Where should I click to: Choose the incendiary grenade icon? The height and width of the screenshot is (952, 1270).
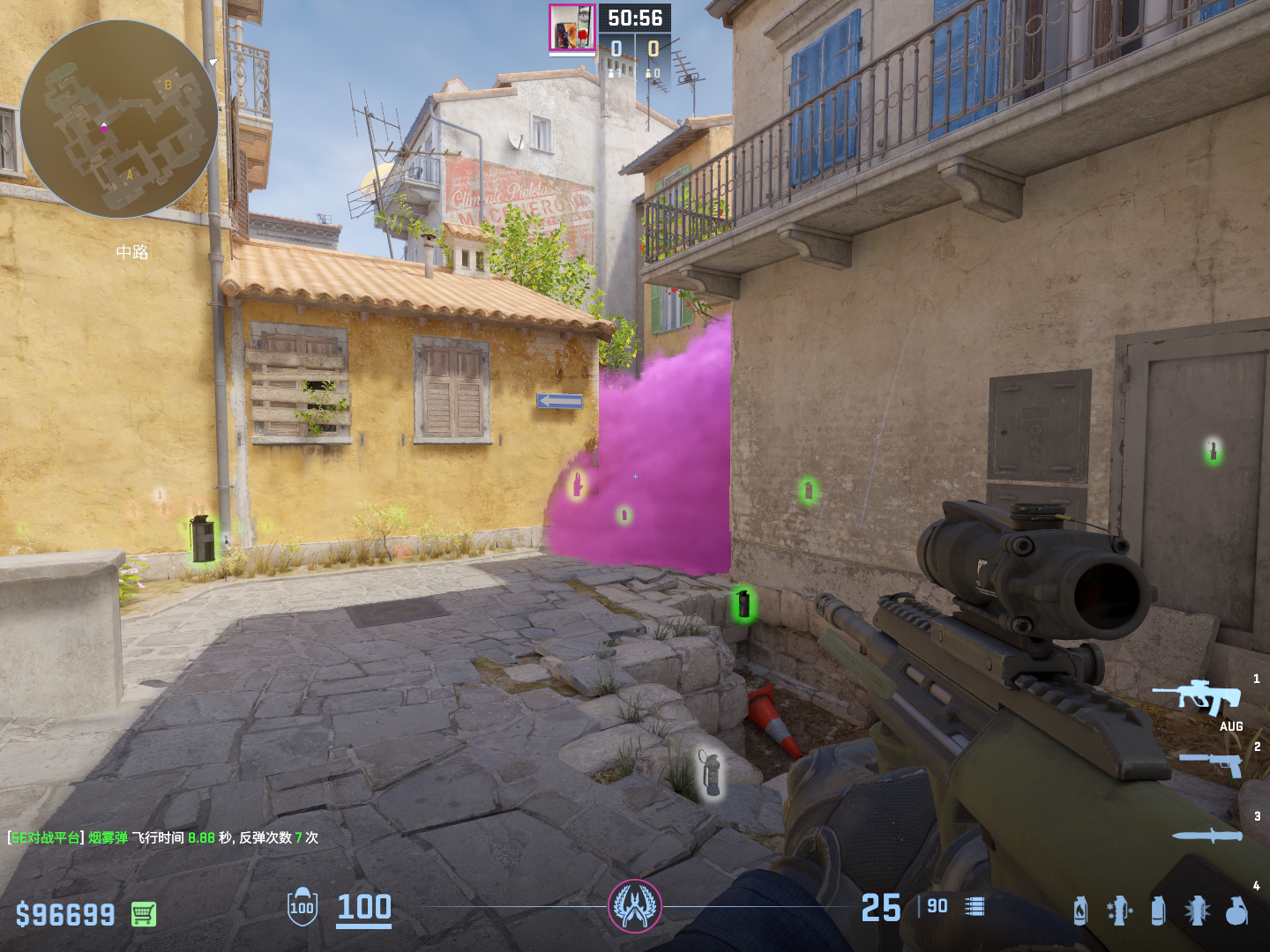1080,911
